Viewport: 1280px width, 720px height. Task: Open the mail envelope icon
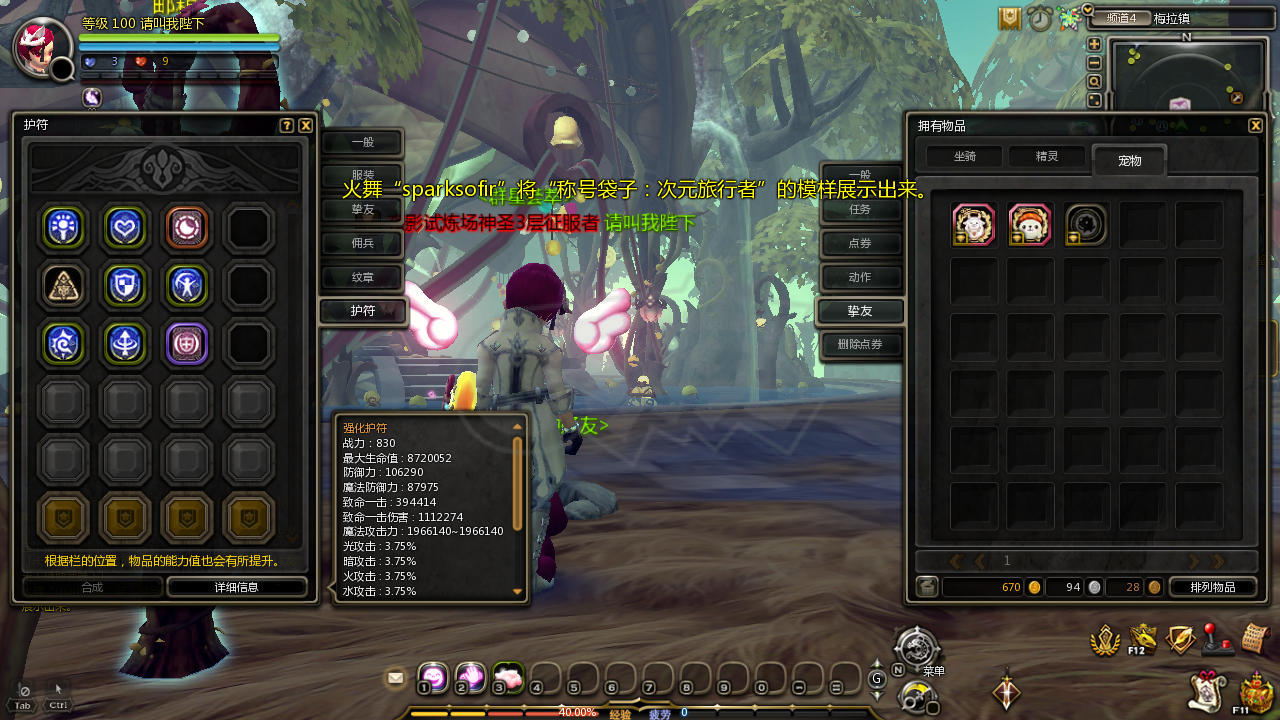[396, 678]
